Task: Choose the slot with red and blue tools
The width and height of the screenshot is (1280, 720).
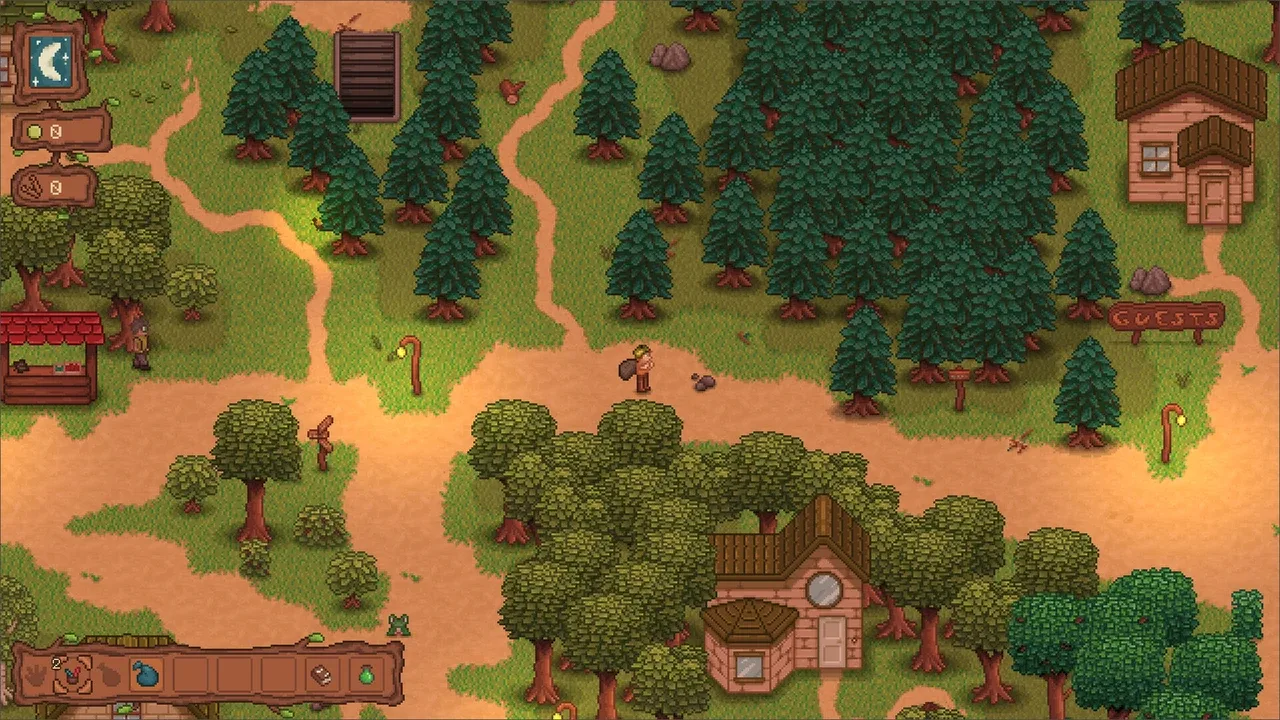Action: 71,675
